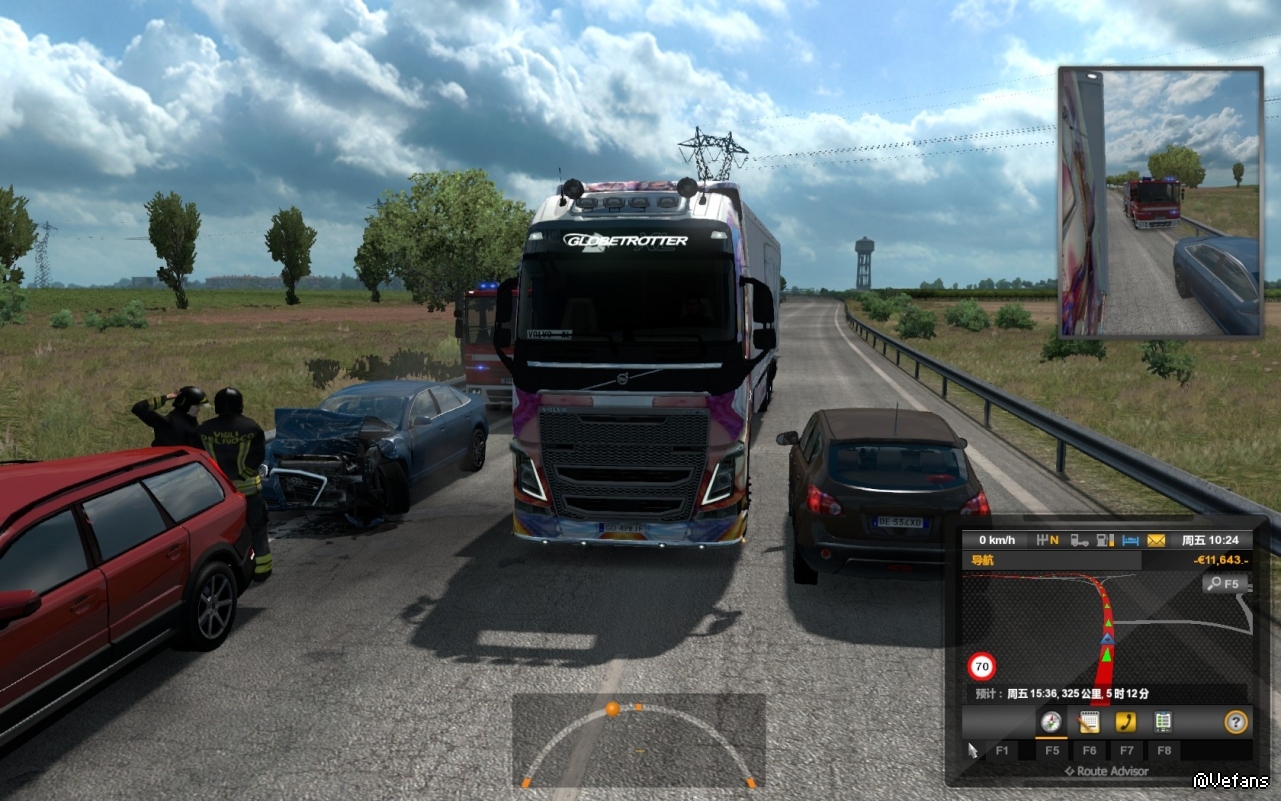Open the question mark help button
1281x801 pixels.
pyautogui.click(x=1236, y=722)
